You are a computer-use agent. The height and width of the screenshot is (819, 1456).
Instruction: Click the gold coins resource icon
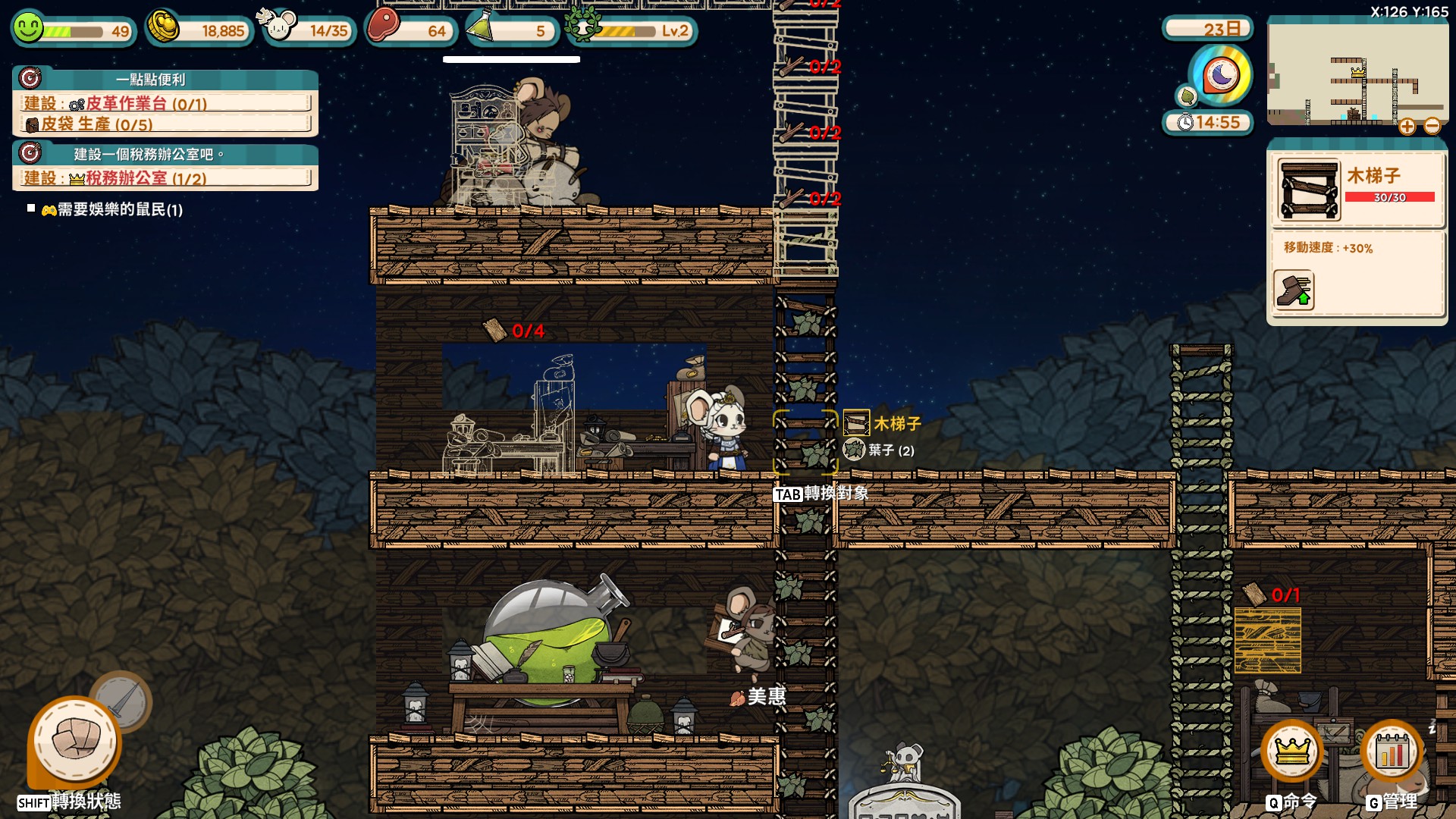coord(163,27)
